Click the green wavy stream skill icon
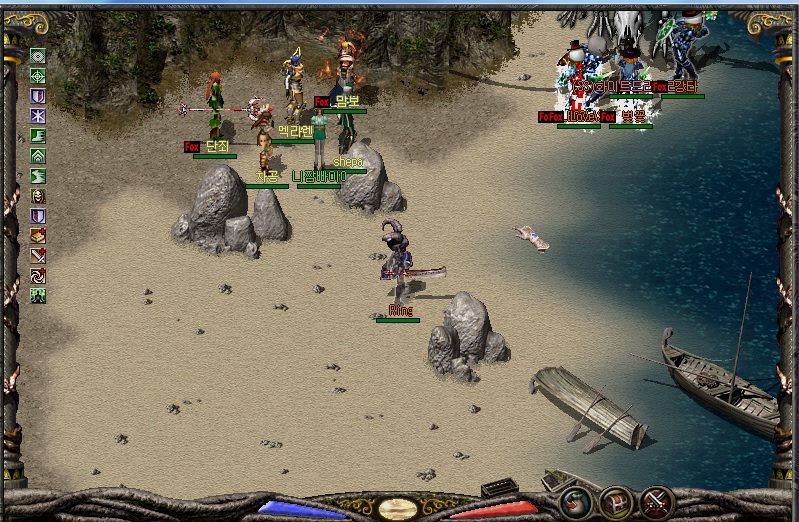The image size is (799, 522). point(38,176)
